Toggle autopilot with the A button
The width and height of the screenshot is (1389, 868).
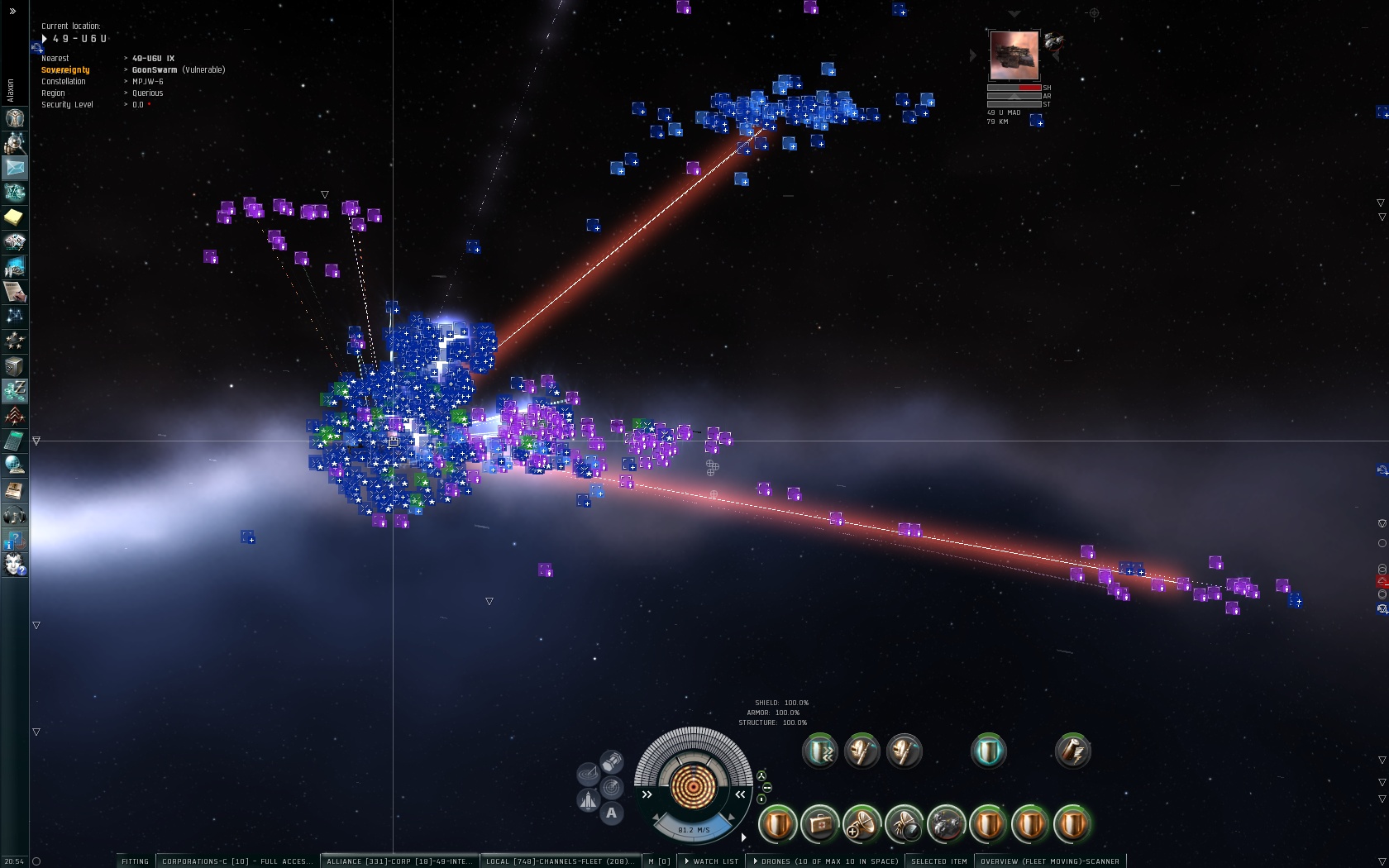(611, 813)
